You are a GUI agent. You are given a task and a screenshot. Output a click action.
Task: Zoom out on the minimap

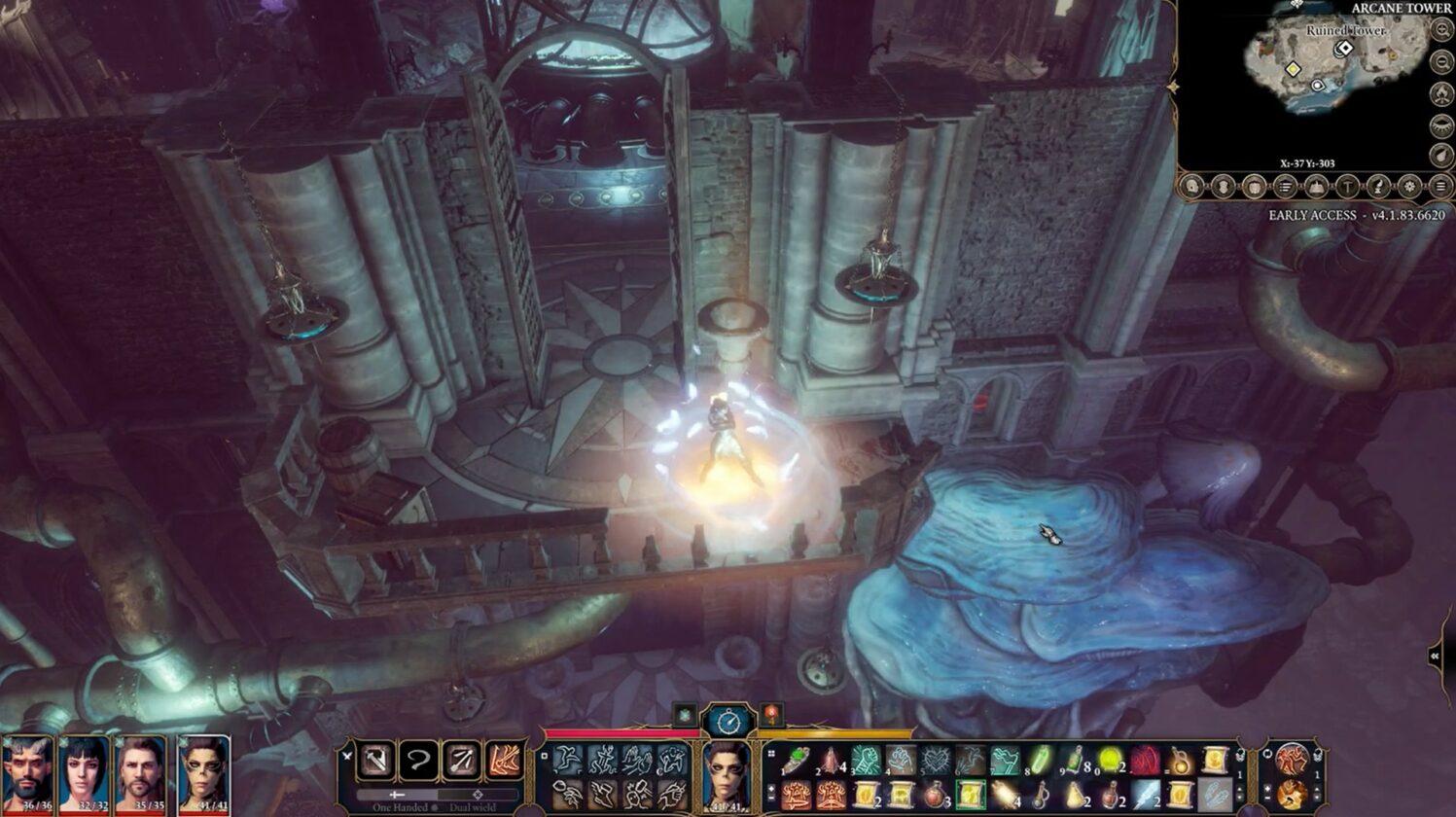1441,63
